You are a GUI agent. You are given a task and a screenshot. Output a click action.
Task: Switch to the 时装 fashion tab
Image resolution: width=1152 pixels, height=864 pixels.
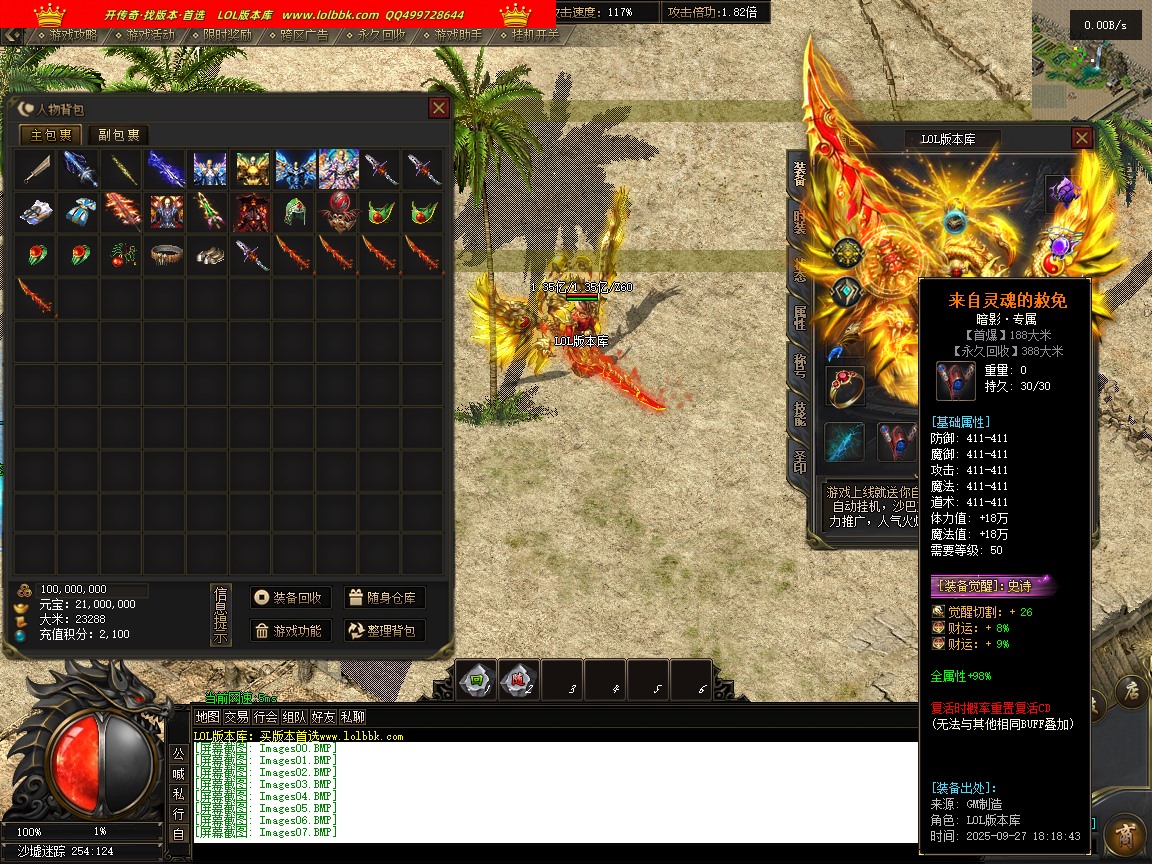point(800,223)
